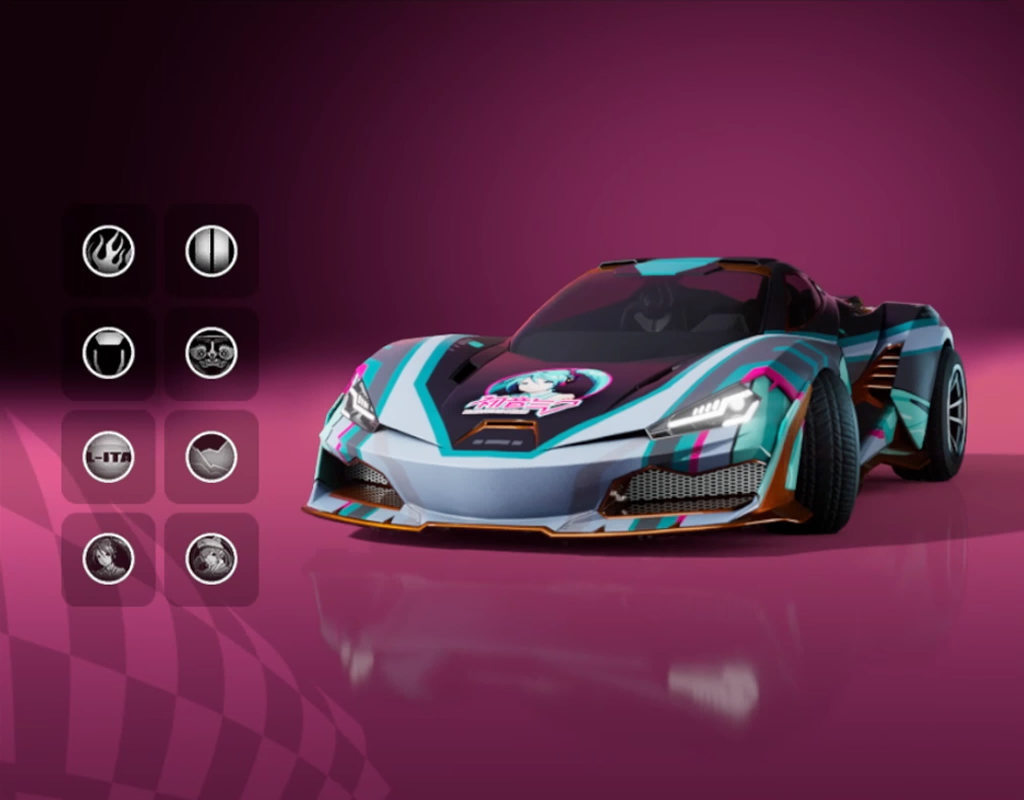Viewport: 1024px width, 800px height.
Task: Choose the vertical racing stripe decal
Action: pyautogui.click(x=211, y=251)
